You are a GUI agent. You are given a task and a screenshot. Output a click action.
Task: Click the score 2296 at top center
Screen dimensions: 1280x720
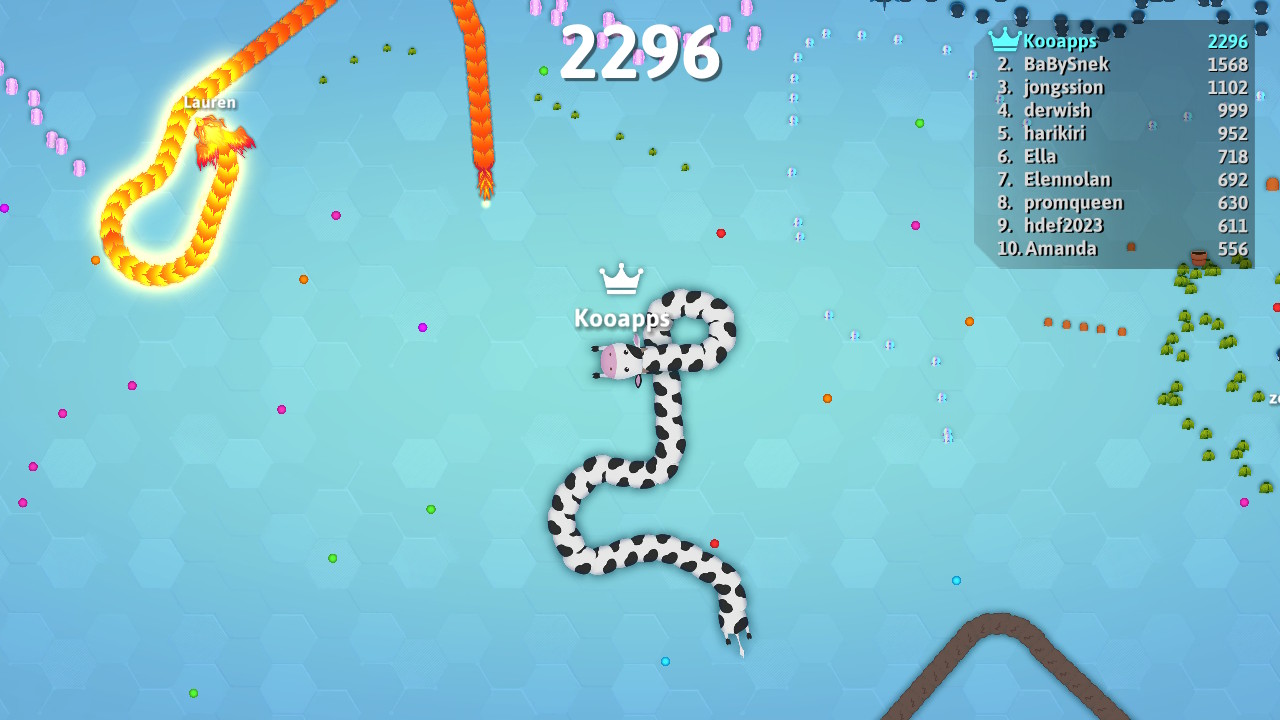pyautogui.click(x=639, y=55)
